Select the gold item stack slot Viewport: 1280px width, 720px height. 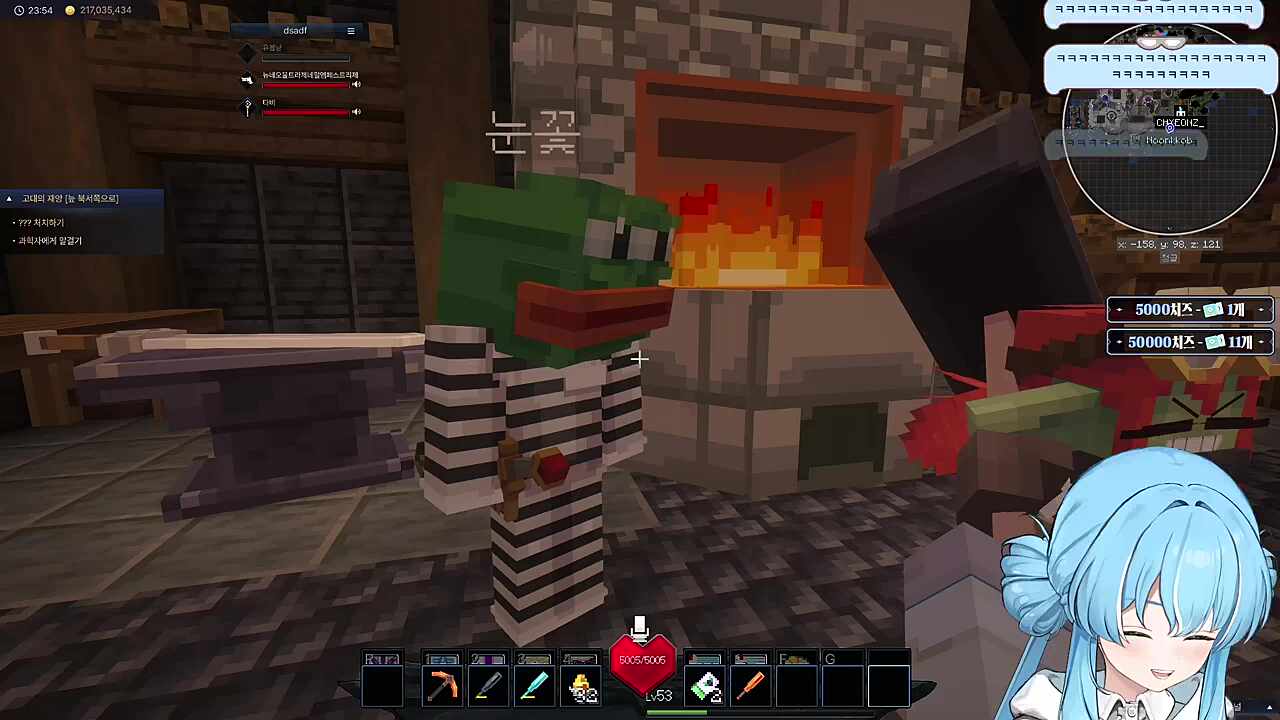581,687
